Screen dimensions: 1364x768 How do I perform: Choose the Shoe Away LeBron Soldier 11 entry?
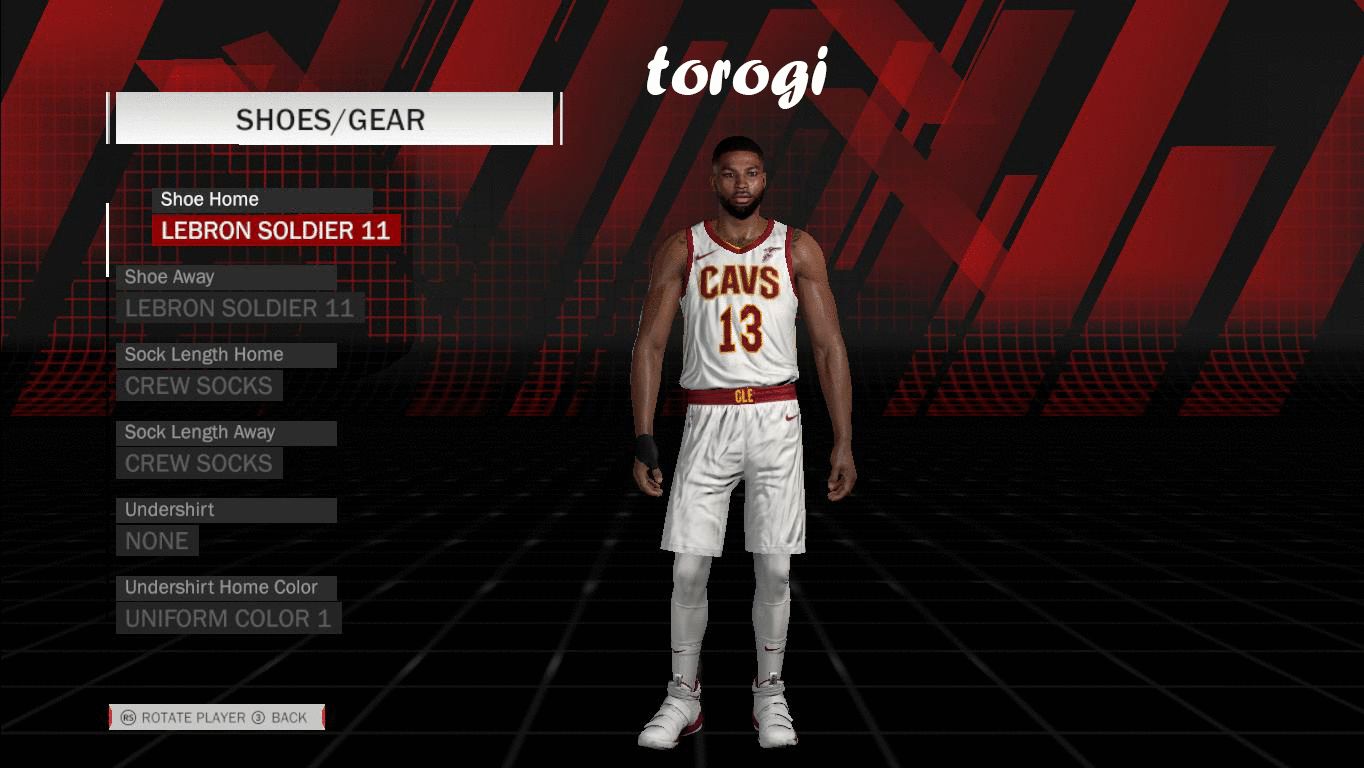(x=240, y=308)
